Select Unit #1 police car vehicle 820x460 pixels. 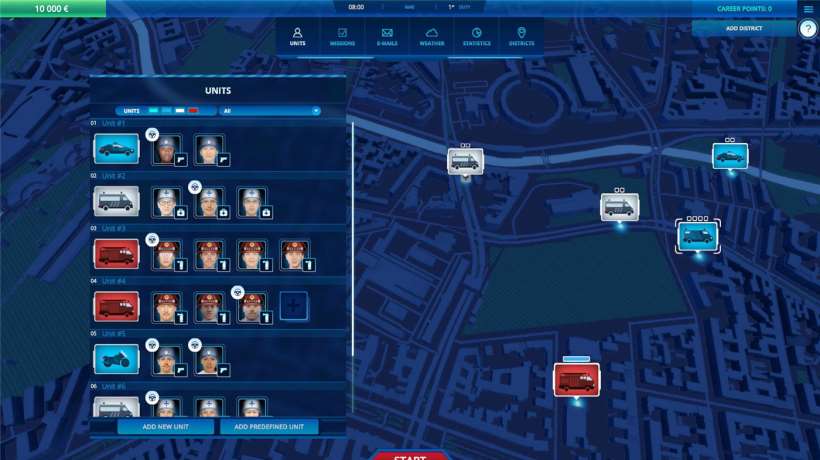(x=116, y=149)
